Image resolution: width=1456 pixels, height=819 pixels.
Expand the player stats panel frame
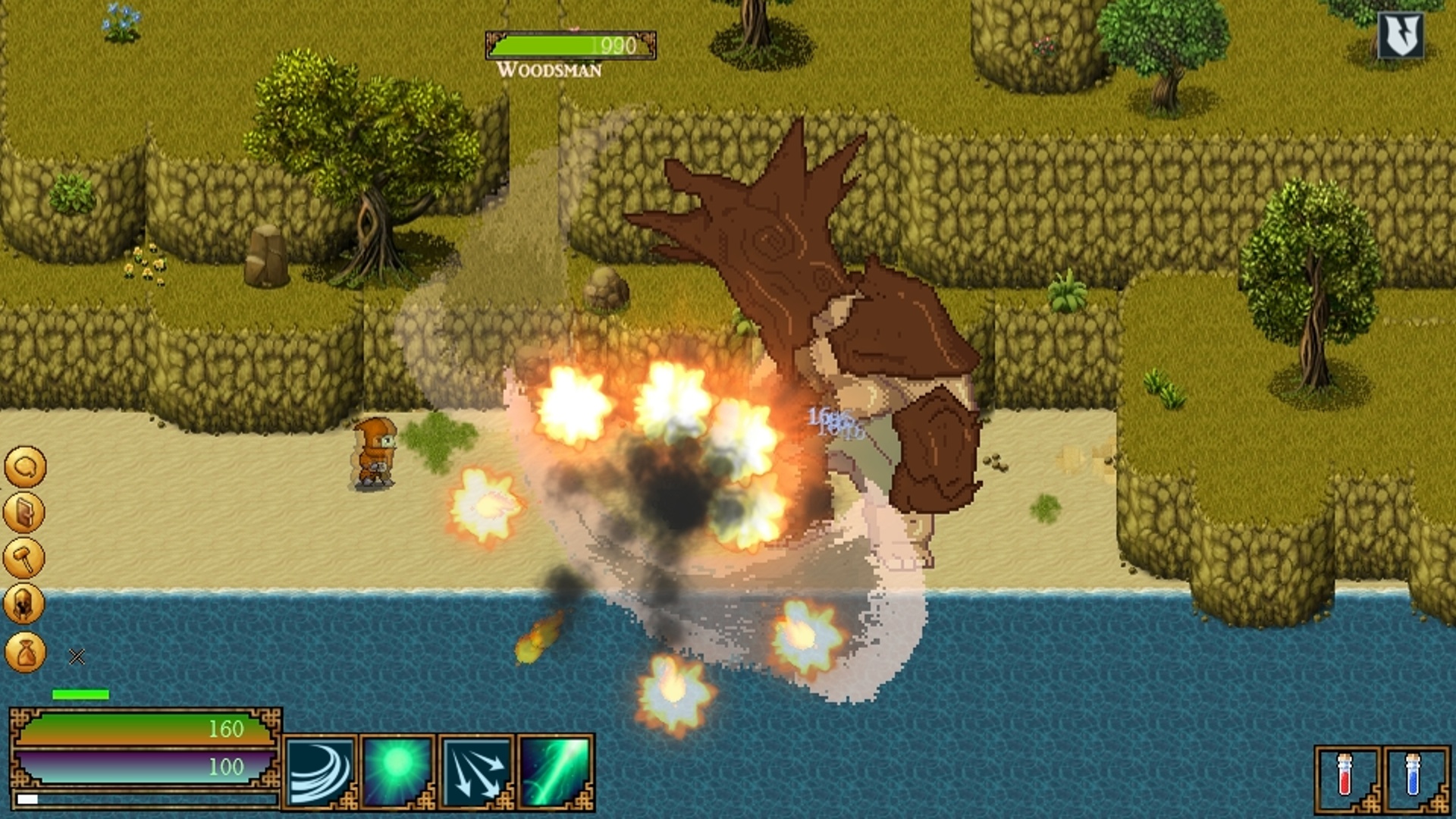[x=144, y=758]
